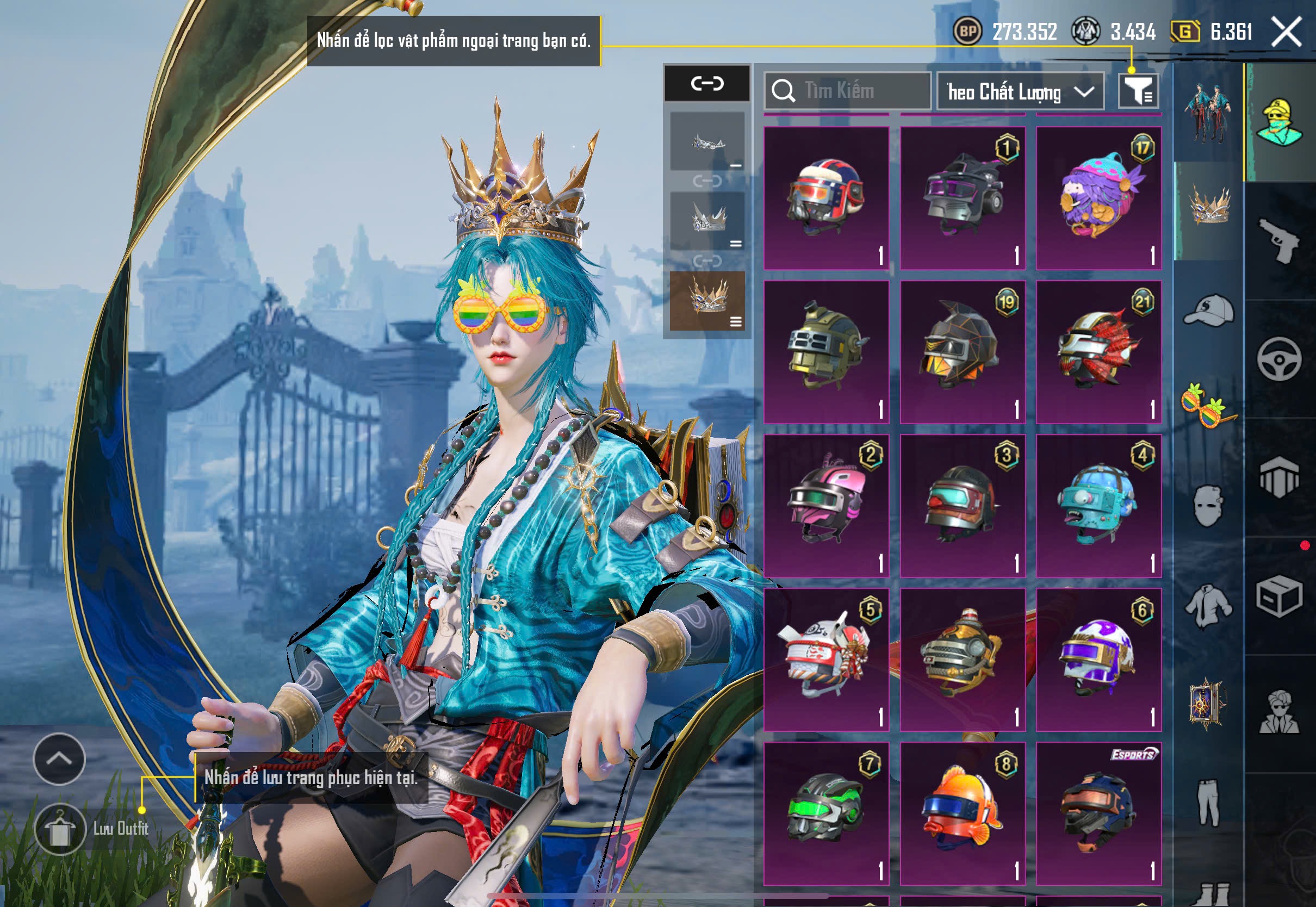Expand the up-arrow circle button
The image size is (1316, 907).
tap(59, 759)
